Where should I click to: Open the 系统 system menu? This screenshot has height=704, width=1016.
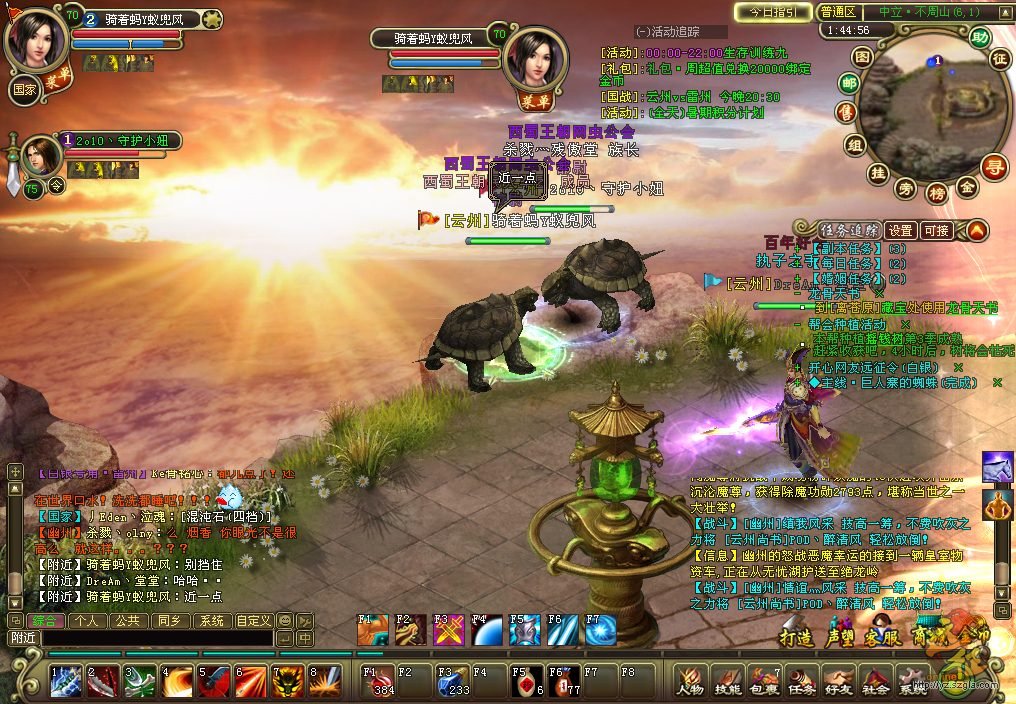click(912, 679)
